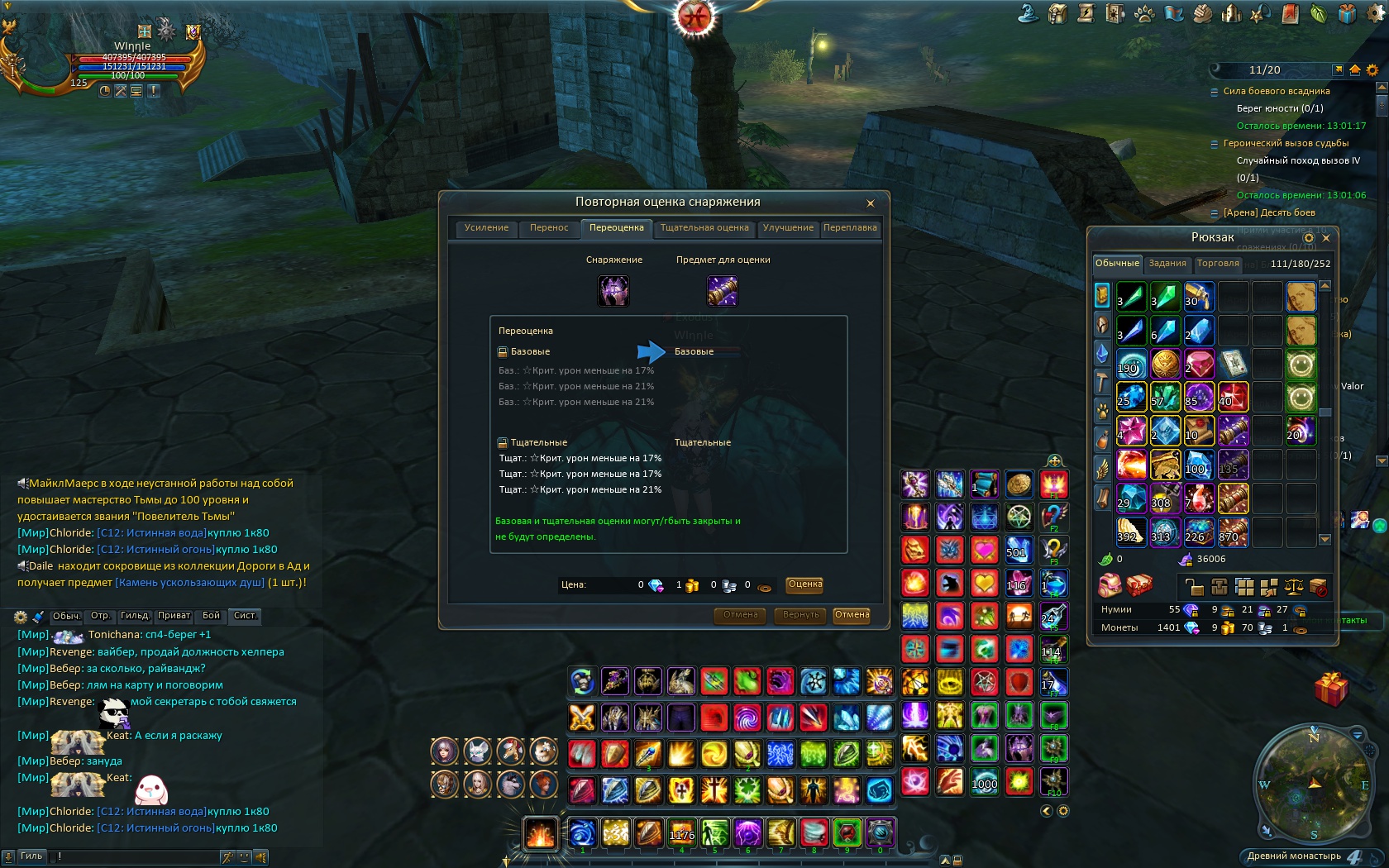1389x868 pixels.
Task: Open the Торговля tab in backpack
Action: coord(1218,264)
